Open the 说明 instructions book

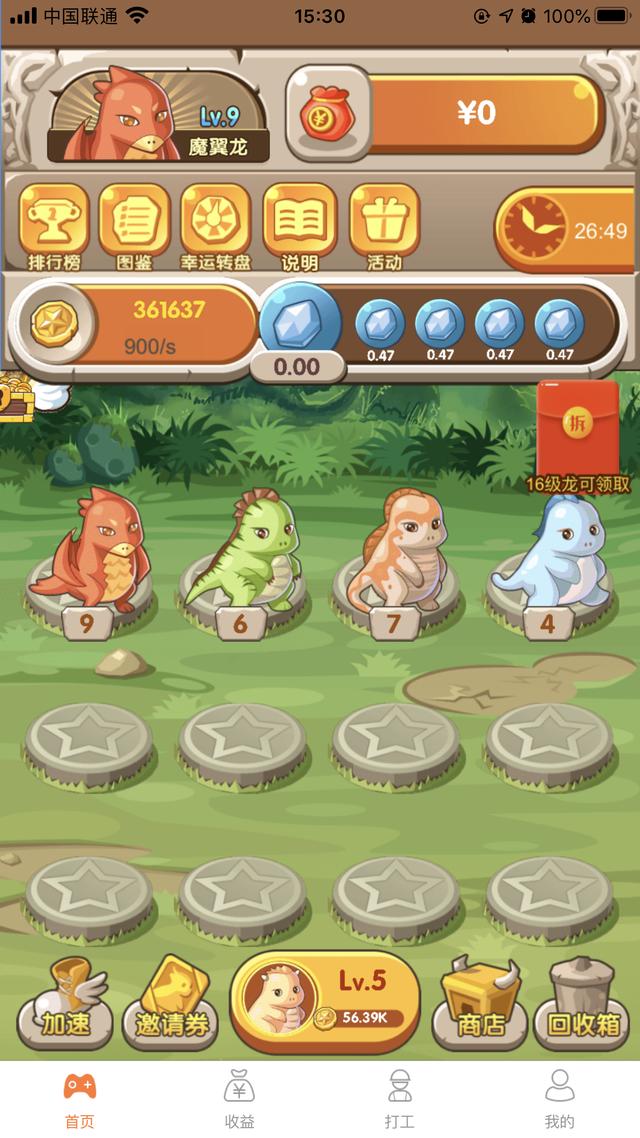[x=299, y=227]
